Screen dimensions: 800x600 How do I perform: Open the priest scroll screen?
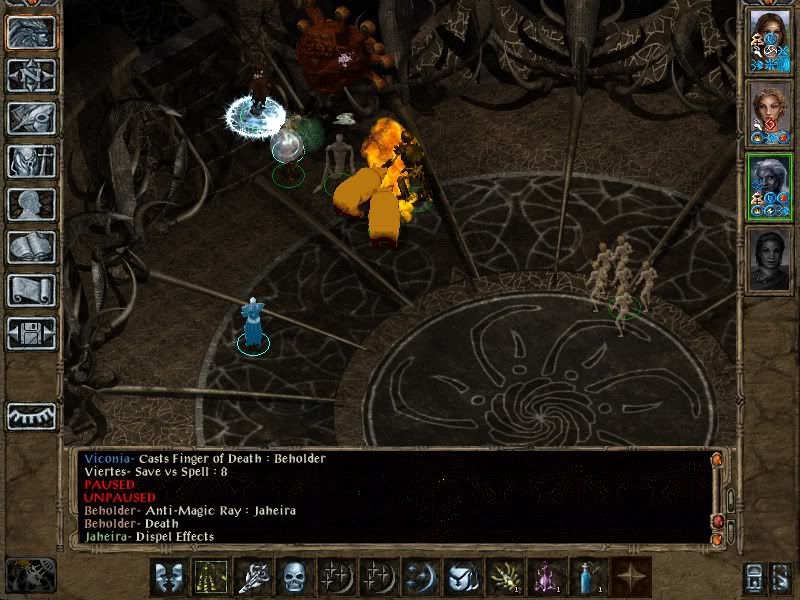pos(31,290)
